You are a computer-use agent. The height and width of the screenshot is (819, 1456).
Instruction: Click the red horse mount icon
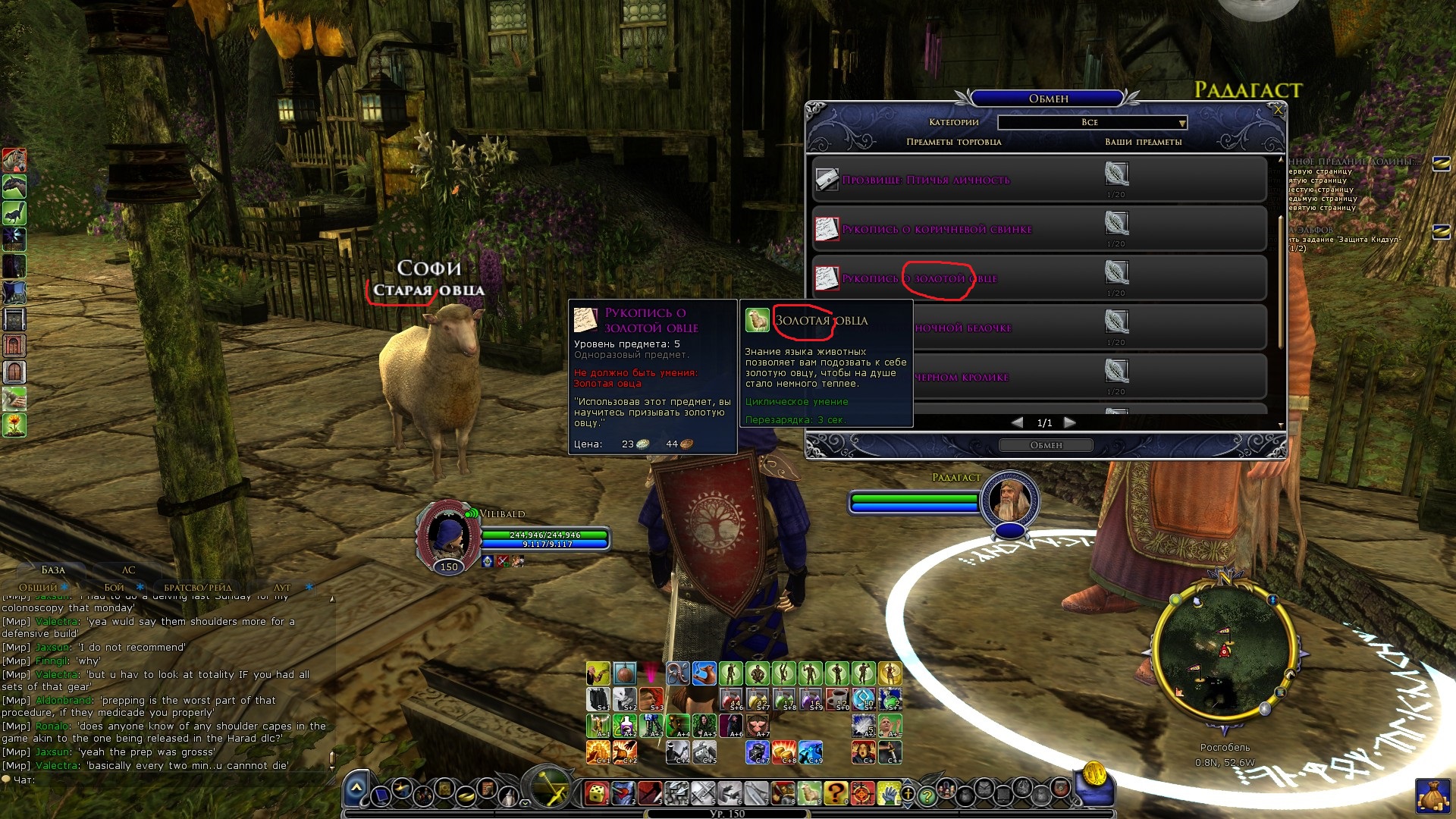[14, 160]
